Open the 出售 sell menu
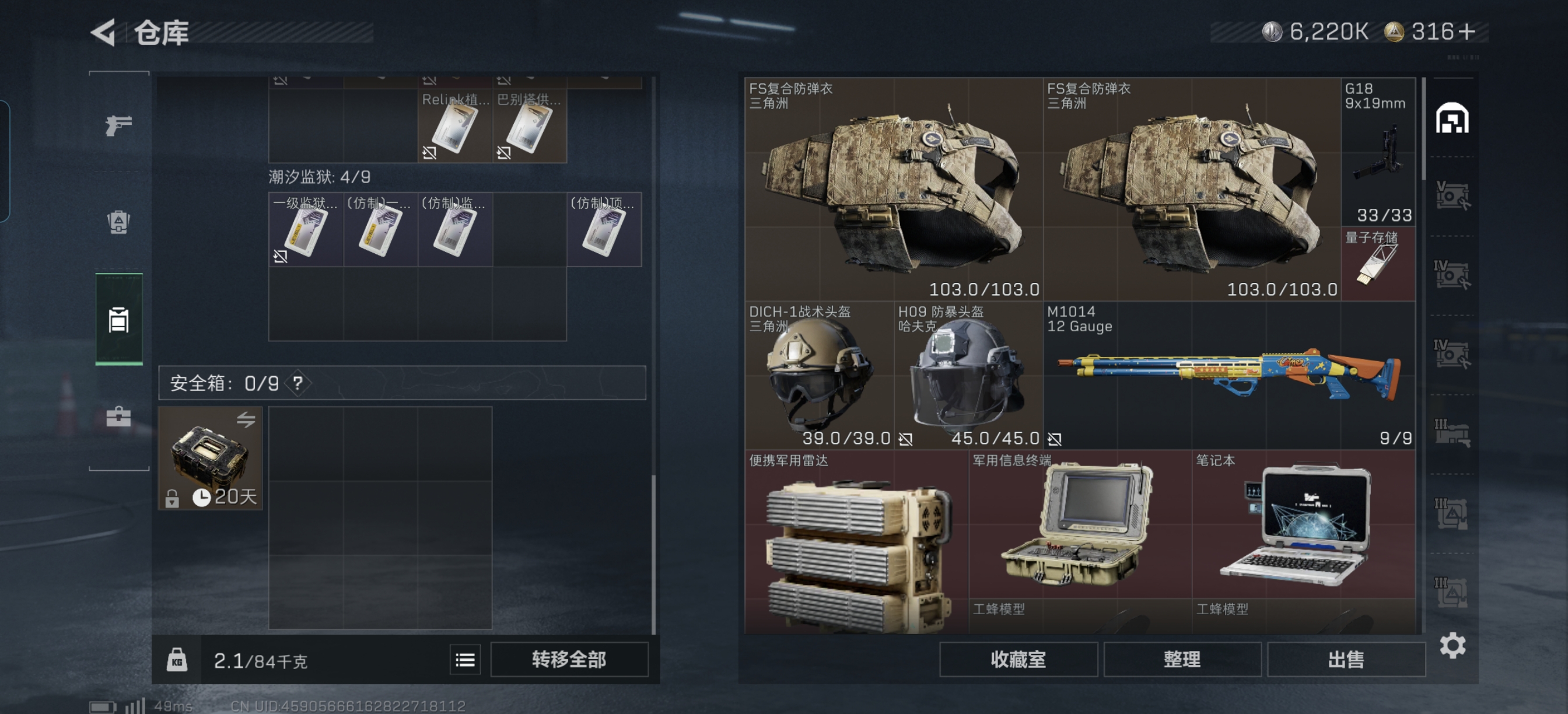The width and height of the screenshot is (1568, 714). click(1346, 659)
